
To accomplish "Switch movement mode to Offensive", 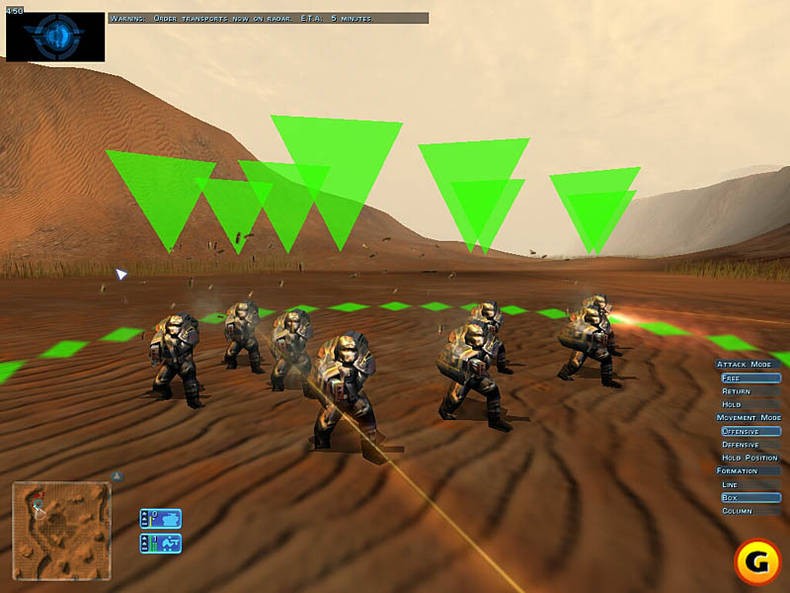I will [x=749, y=431].
